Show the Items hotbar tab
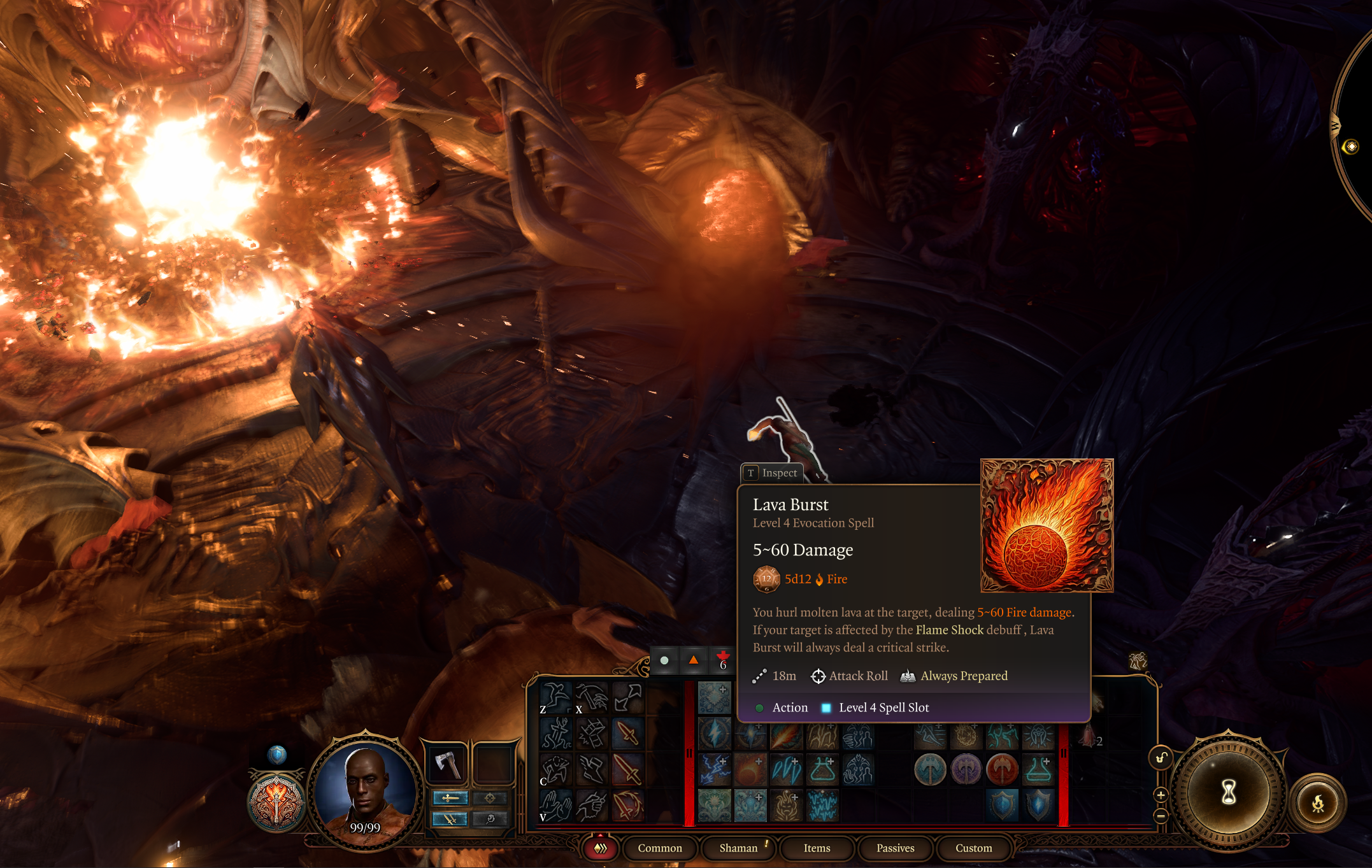The width and height of the screenshot is (1372, 868). coord(817,848)
